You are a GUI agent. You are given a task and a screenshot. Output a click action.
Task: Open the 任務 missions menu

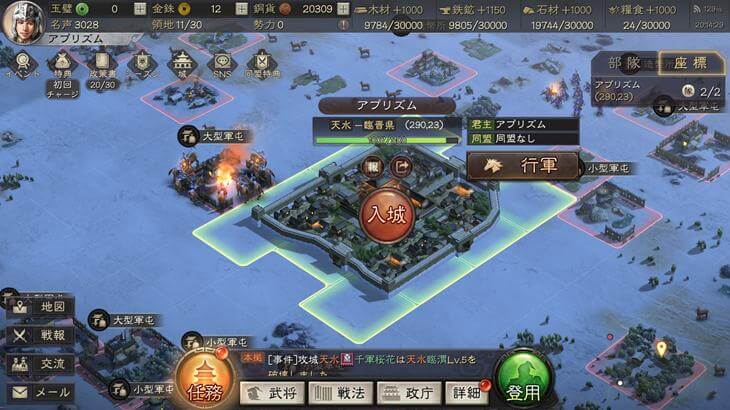point(204,379)
